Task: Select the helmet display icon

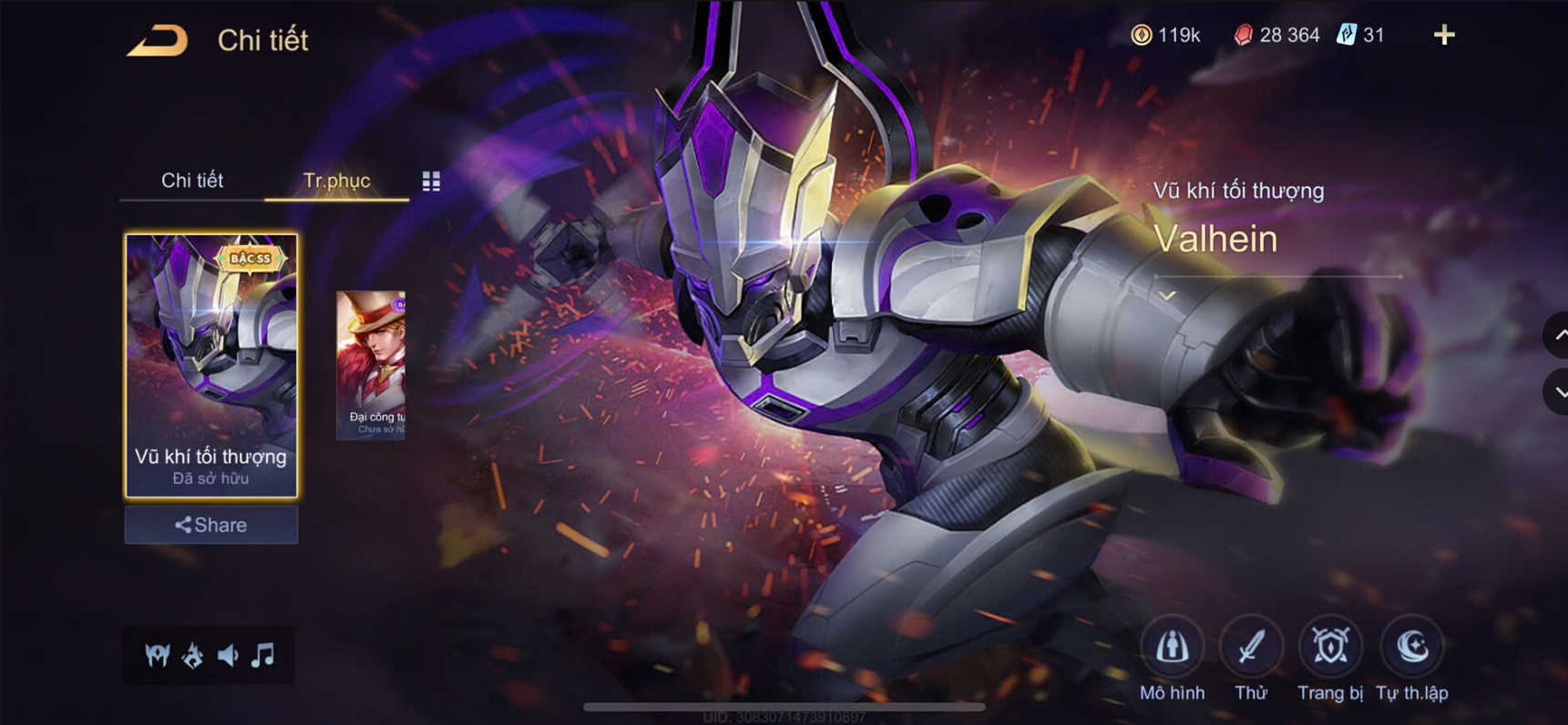Action: [159, 652]
